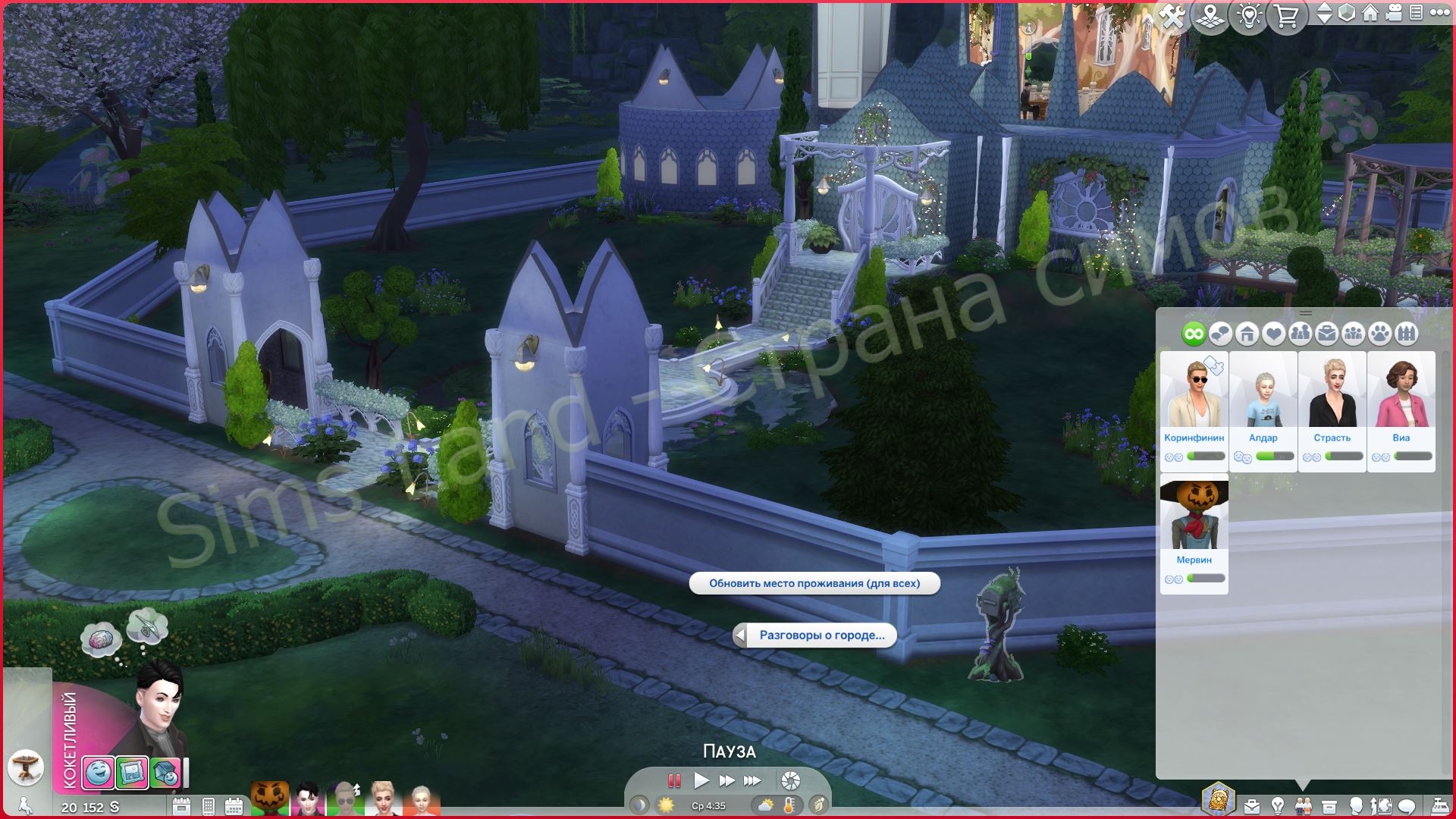Pause the game with the pause control

tap(673, 780)
